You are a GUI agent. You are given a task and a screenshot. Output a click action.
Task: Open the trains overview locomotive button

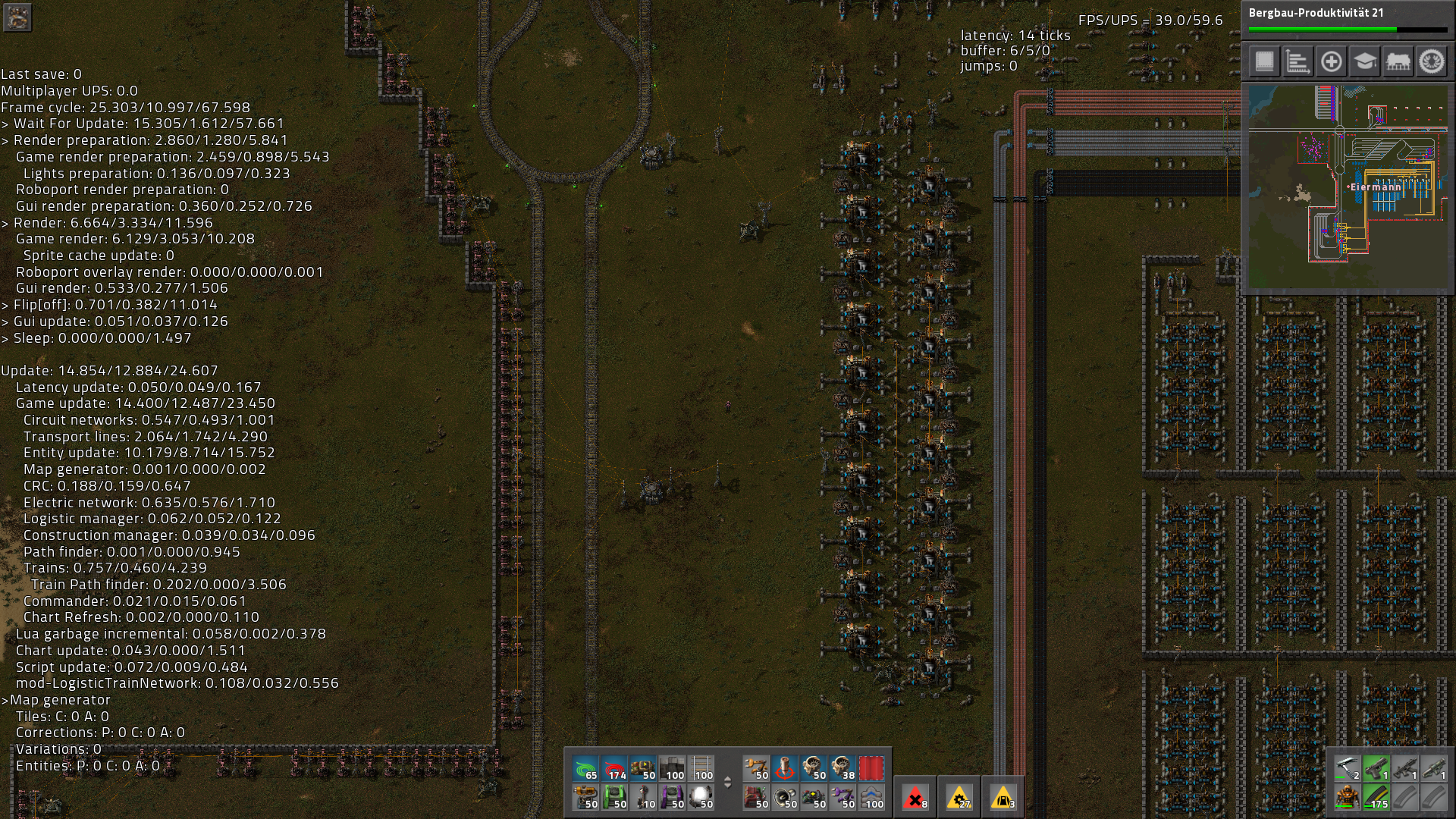click(1398, 61)
